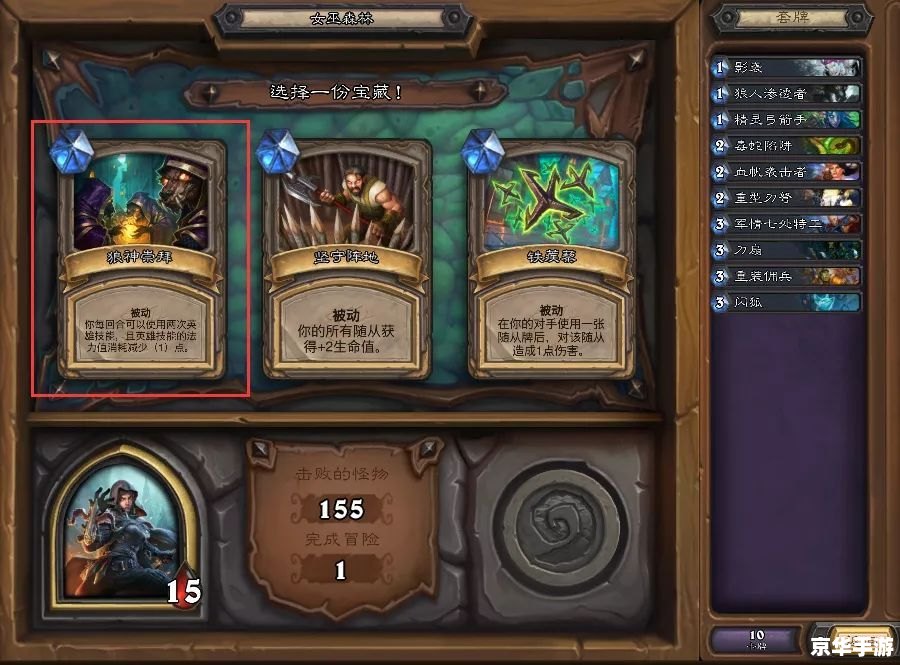Image resolution: width=900 pixels, height=665 pixels.
Task: Select 刀扇 in the deck list
Action: tap(785, 250)
